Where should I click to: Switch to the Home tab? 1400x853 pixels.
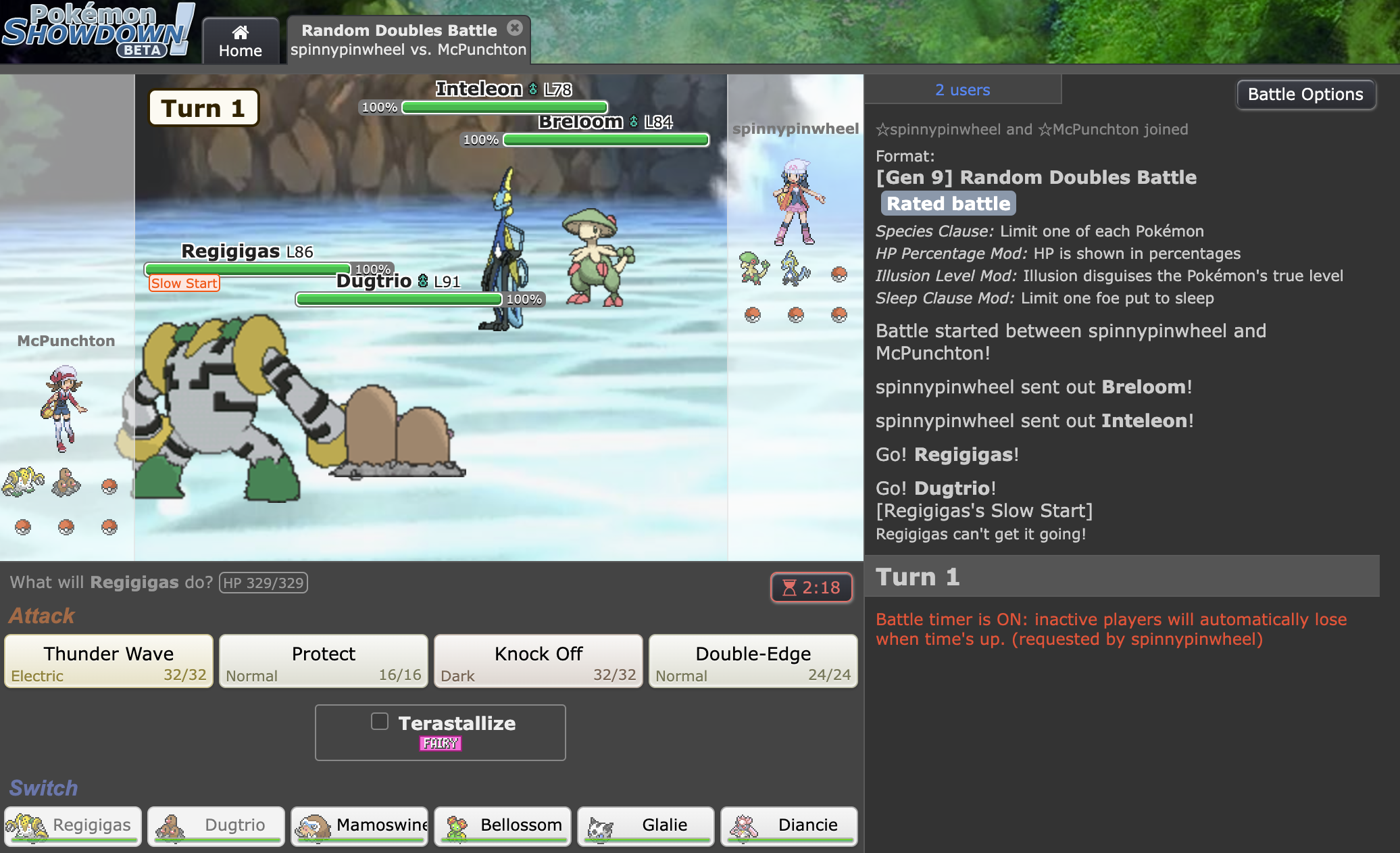point(241,41)
